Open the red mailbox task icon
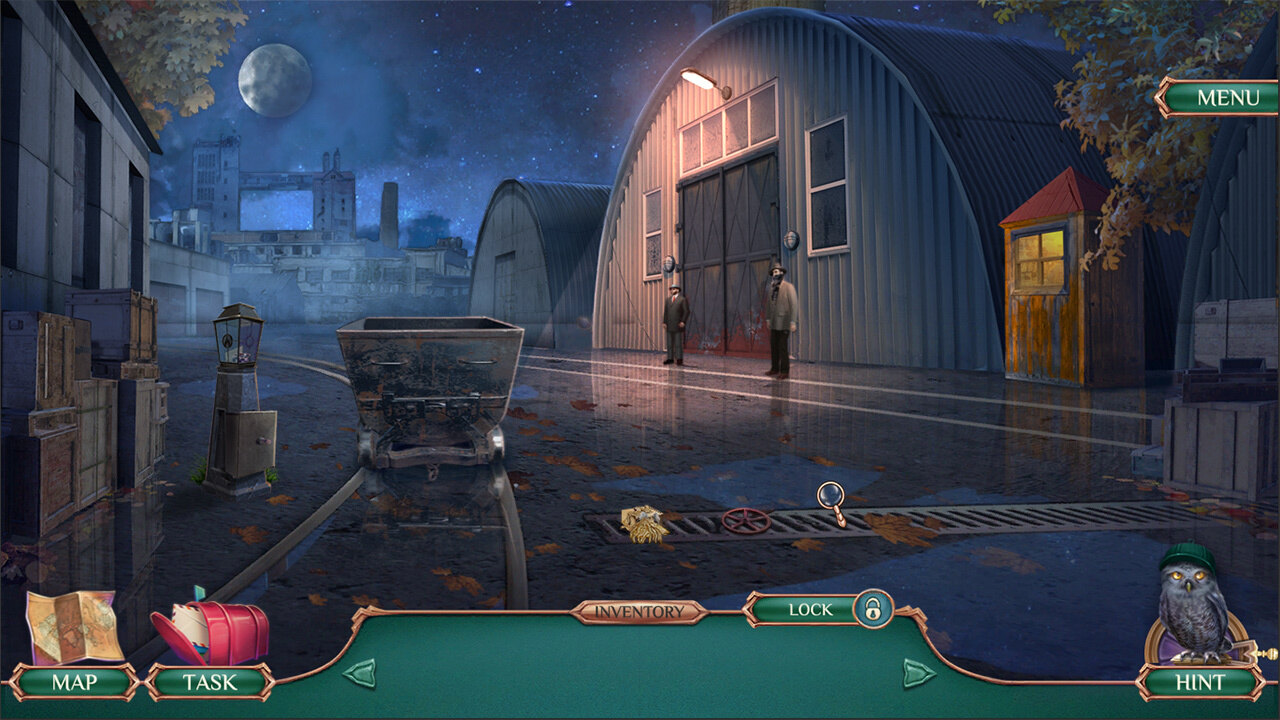The height and width of the screenshot is (720, 1280). click(x=212, y=630)
